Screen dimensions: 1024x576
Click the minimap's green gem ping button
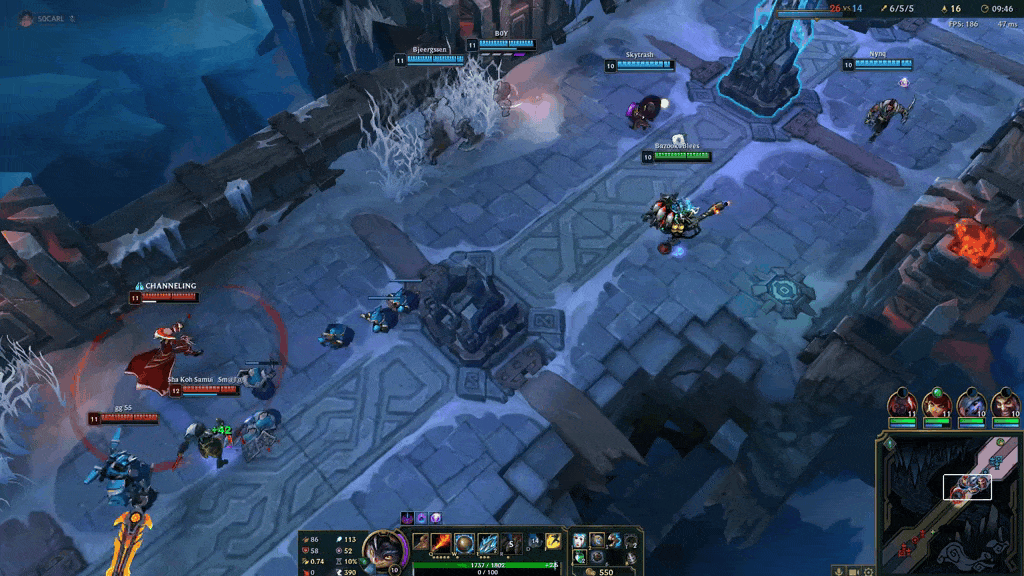tap(889, 442)
